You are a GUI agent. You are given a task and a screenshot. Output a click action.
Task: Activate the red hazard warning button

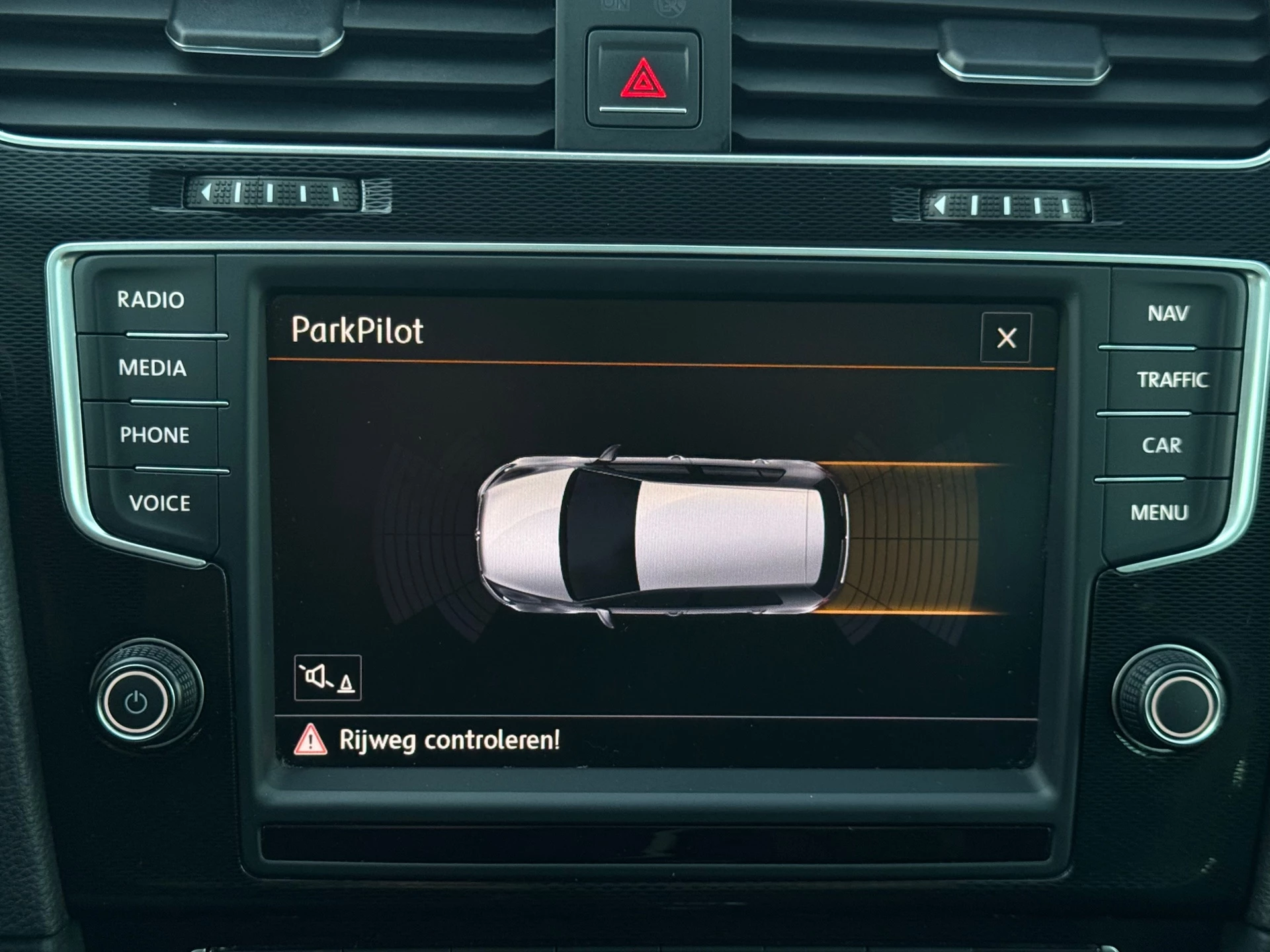point(643,81)
